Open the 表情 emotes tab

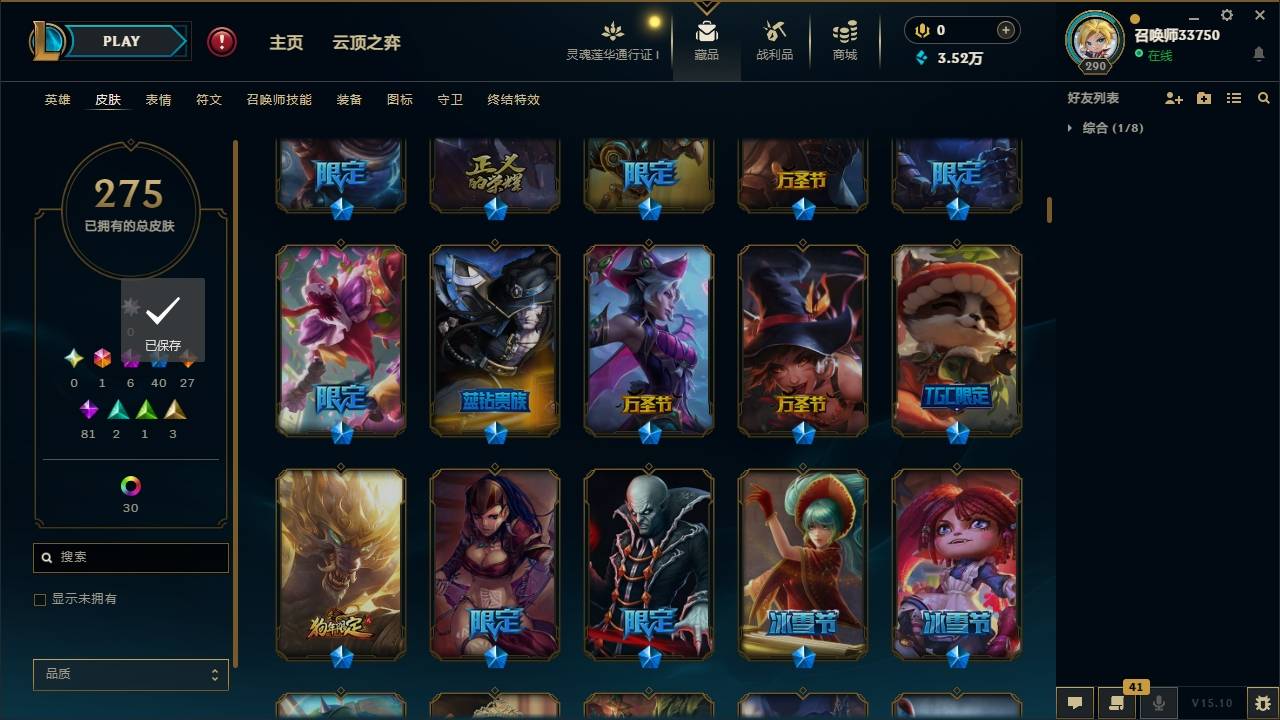coord(158,99)
